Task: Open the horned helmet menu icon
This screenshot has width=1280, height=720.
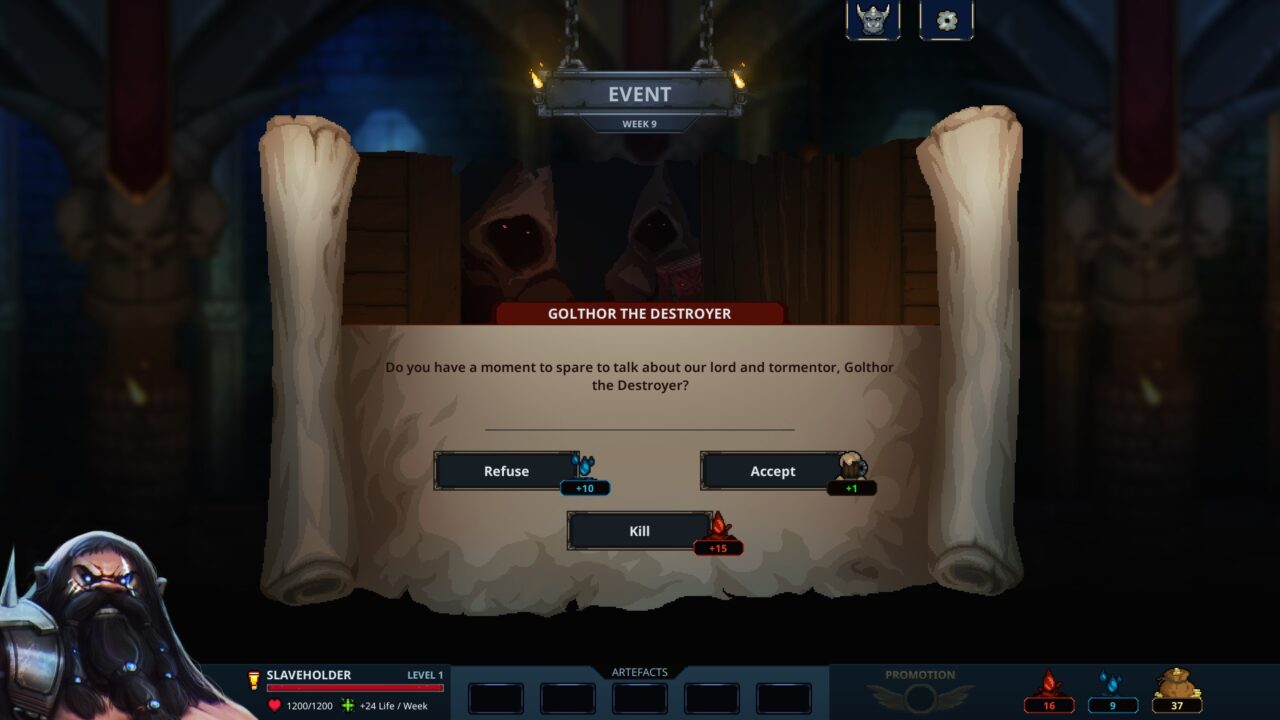Action: [x=873, y=20]
